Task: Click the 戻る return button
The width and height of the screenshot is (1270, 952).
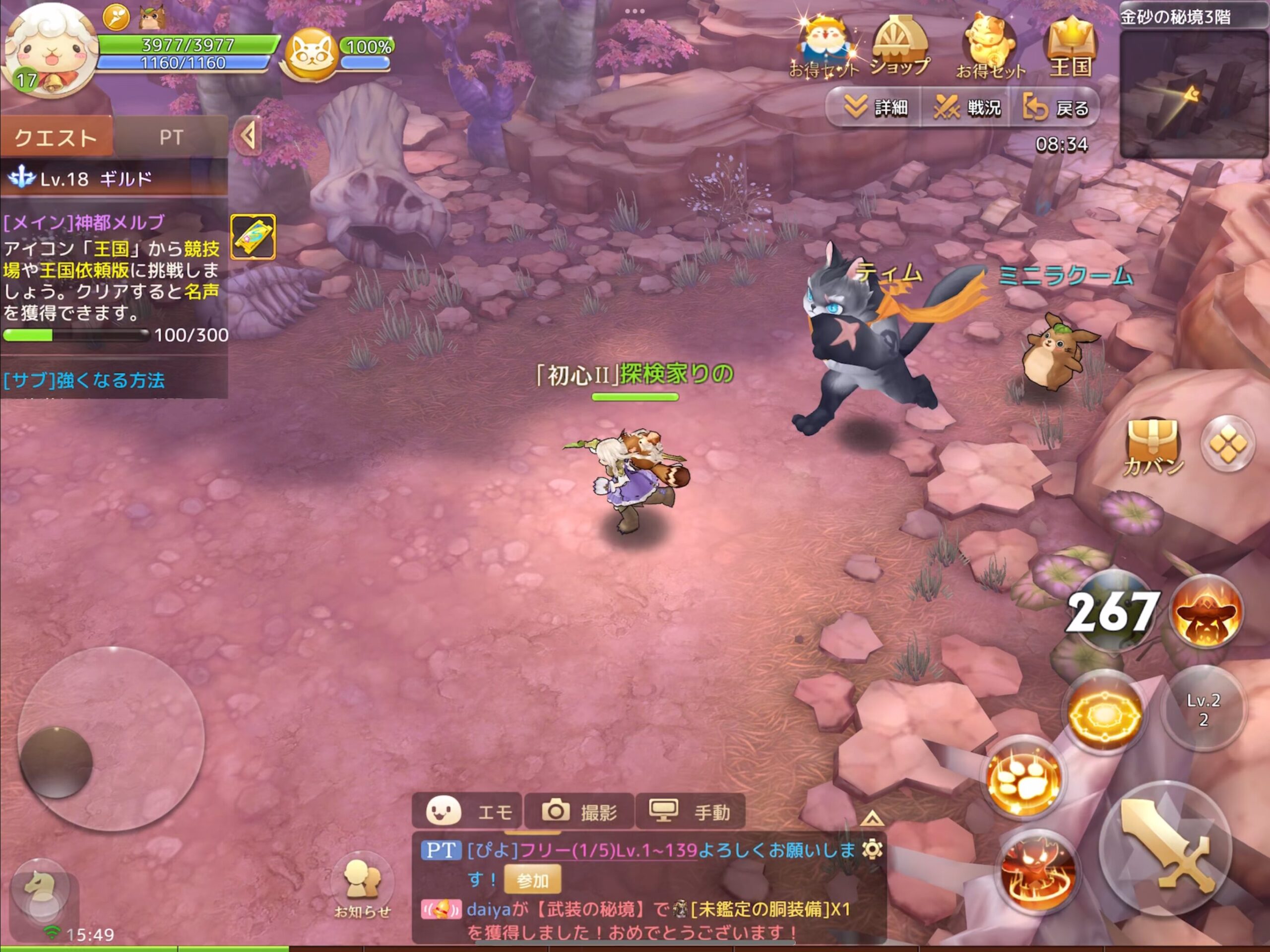Action: point(1056,107)
